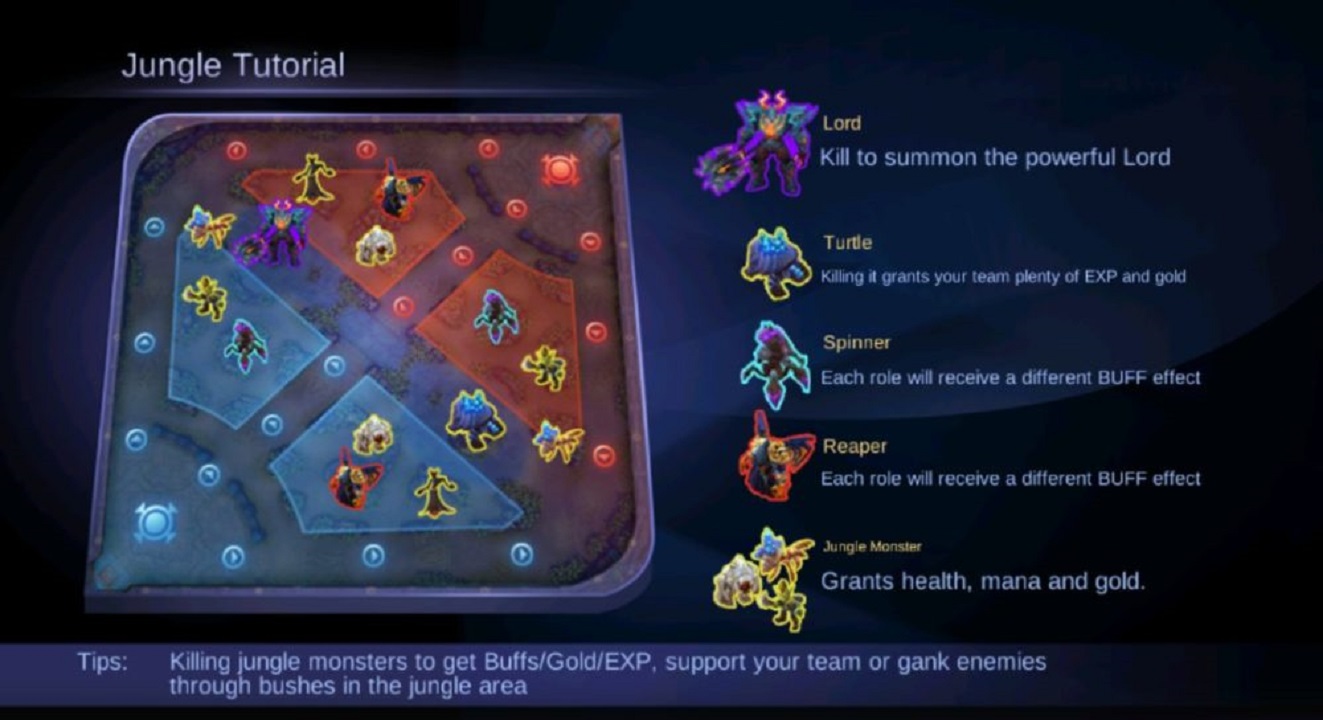Click the Jungle Tutorial heading
Viewport: 1323px width, 720px height.
[x=233, y=66]
